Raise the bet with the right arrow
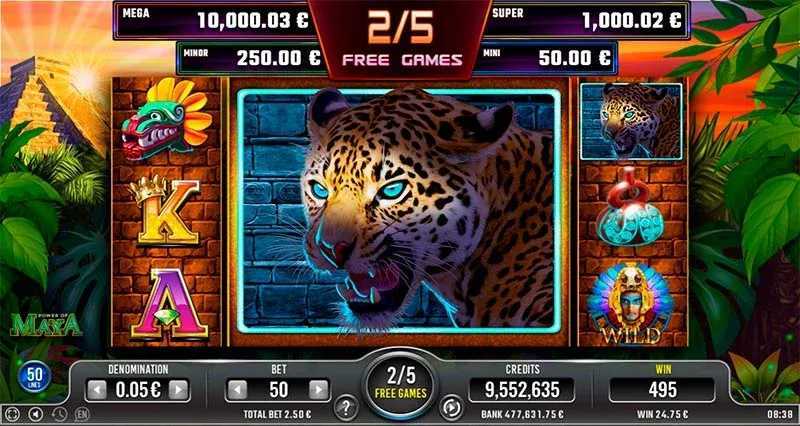This screenshot has height=426, width=800. pyautogui.click(x=318, y=389)
